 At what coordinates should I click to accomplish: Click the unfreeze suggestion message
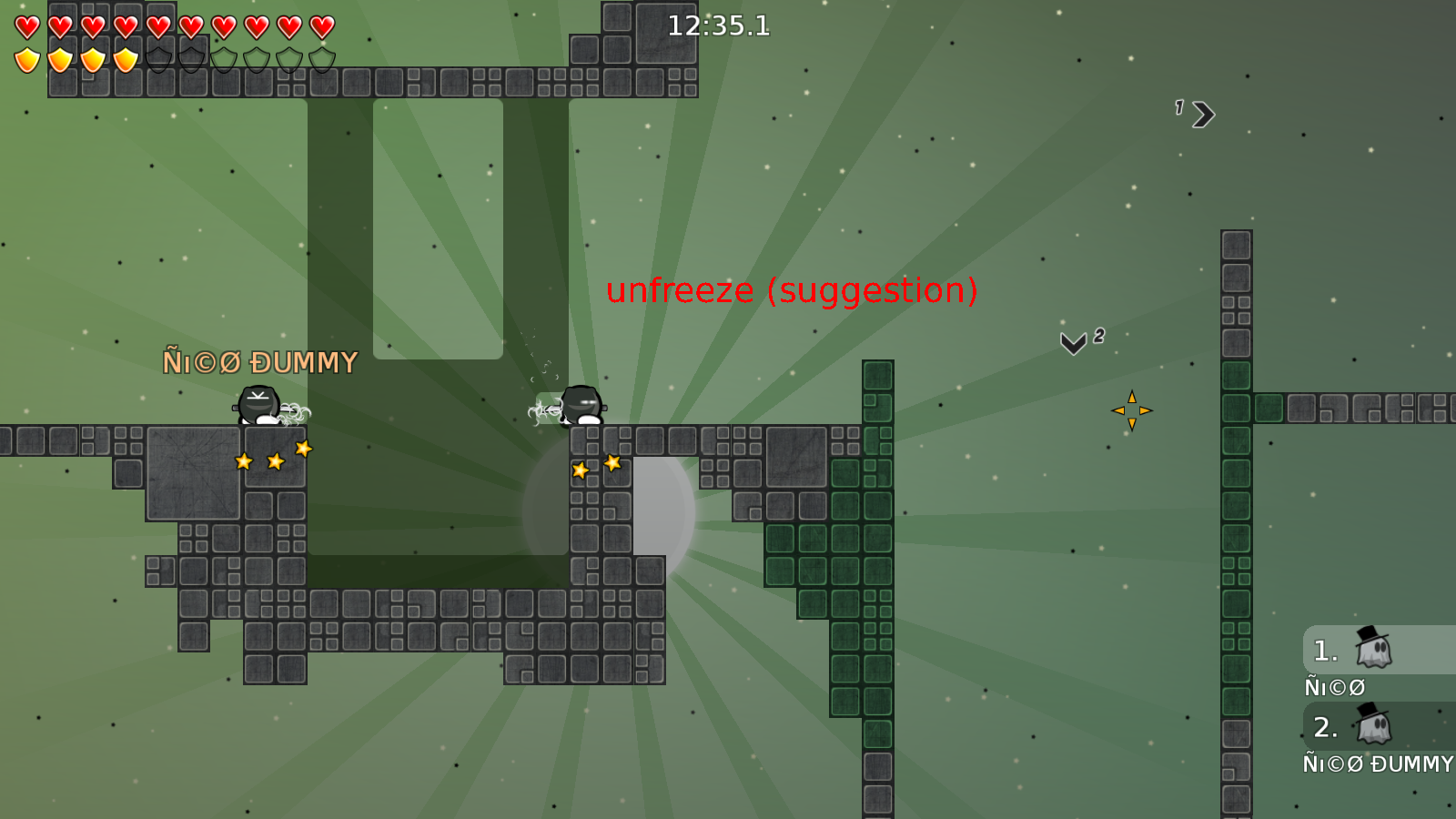792,291
